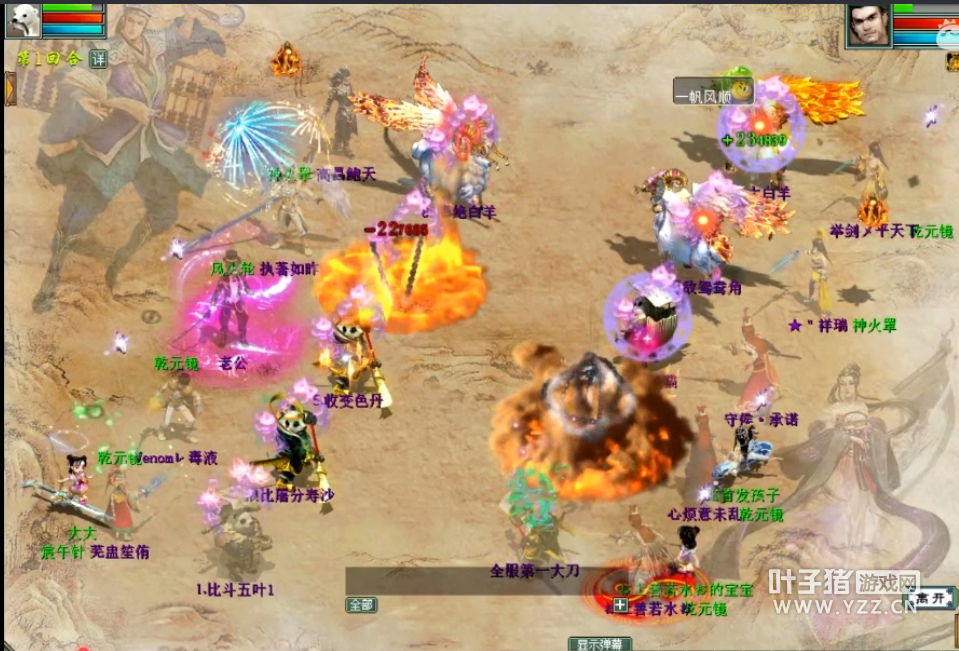Image resolution: width=959 pixels, height=651 pixels.
Task: Open round details with the 详 button
Action: 98,59
